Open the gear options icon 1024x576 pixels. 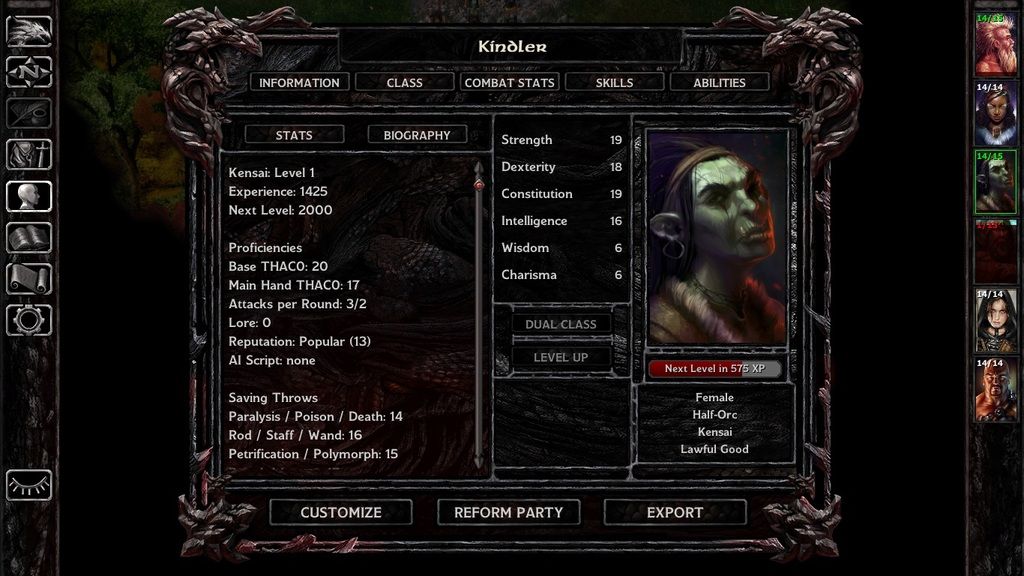point(29,320)
